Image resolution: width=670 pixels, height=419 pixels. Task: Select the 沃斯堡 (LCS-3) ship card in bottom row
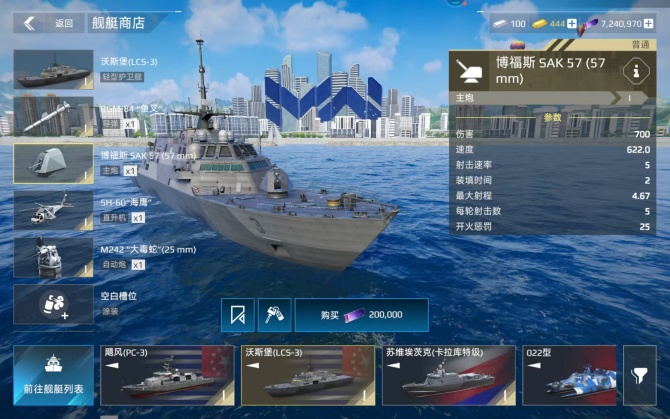coord(305,375)
